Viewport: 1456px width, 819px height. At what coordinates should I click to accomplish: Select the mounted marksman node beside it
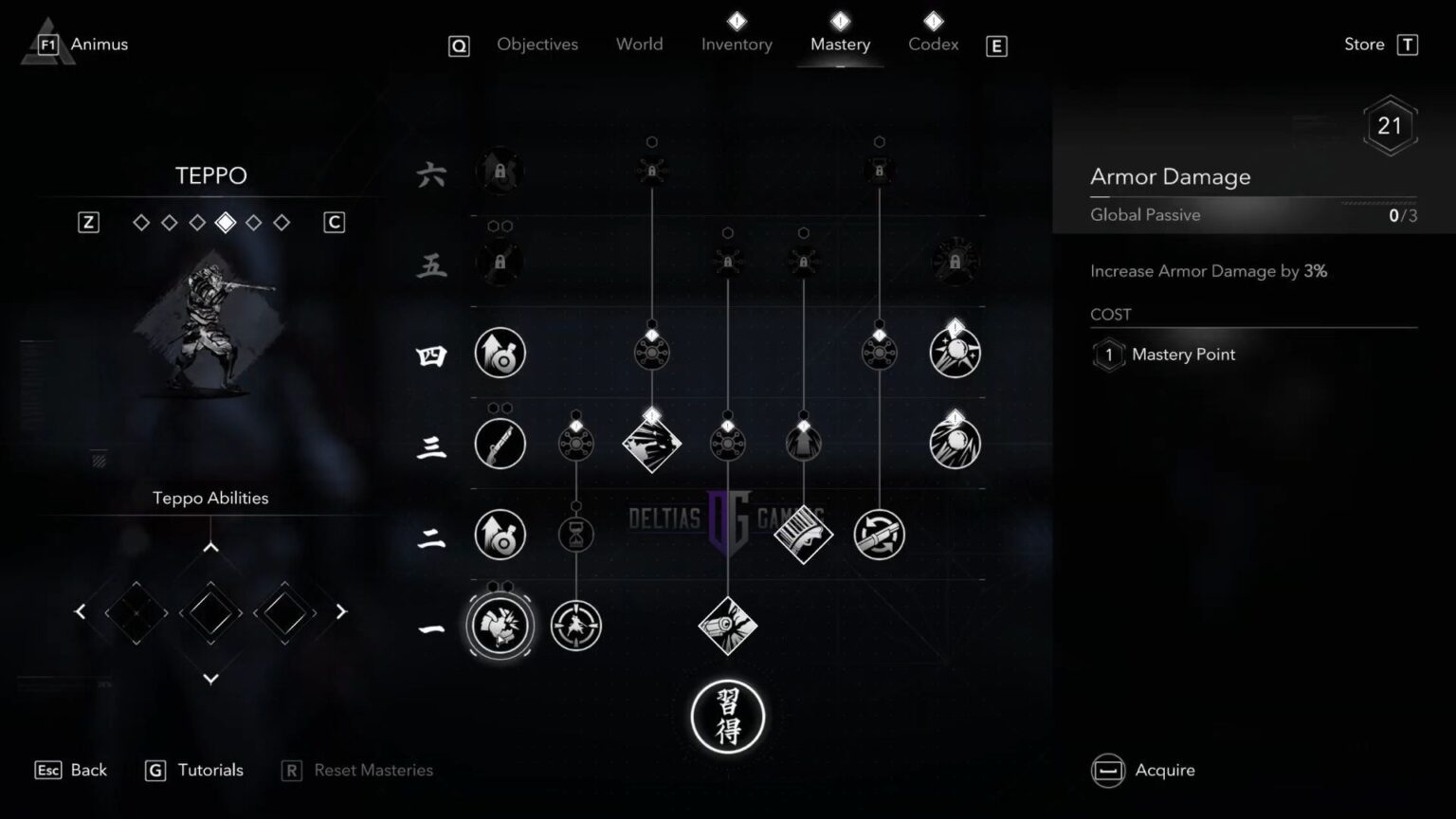(576, 626)
